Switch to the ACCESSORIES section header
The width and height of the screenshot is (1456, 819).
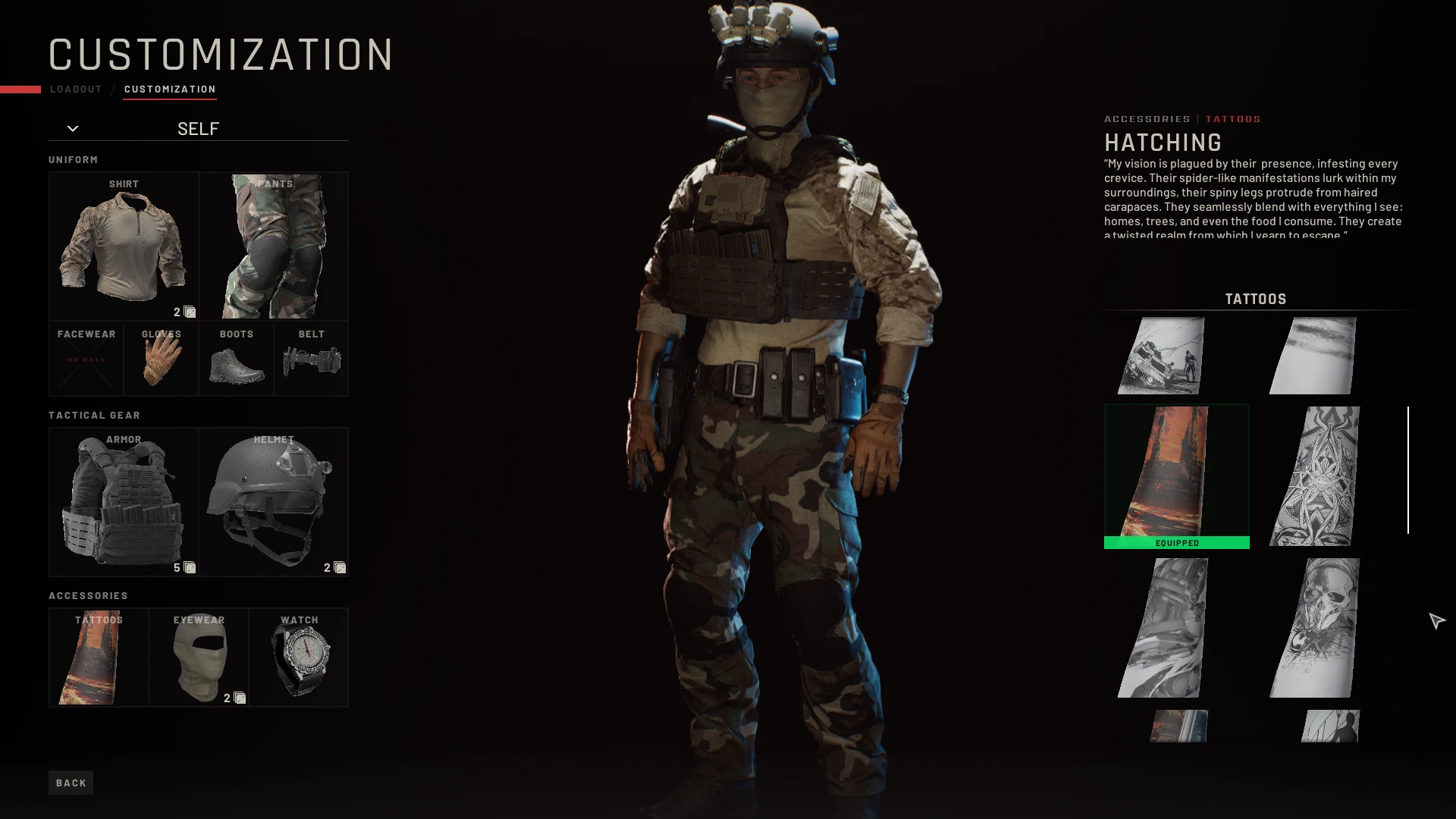point(1147,118)
